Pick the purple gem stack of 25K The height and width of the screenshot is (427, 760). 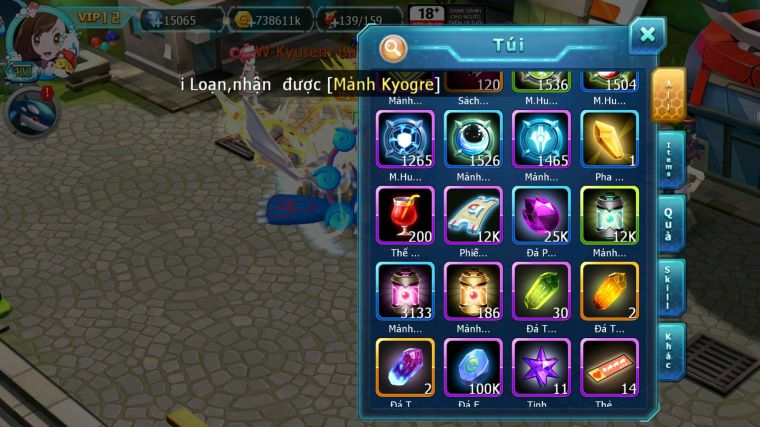[x=541, y=216]
